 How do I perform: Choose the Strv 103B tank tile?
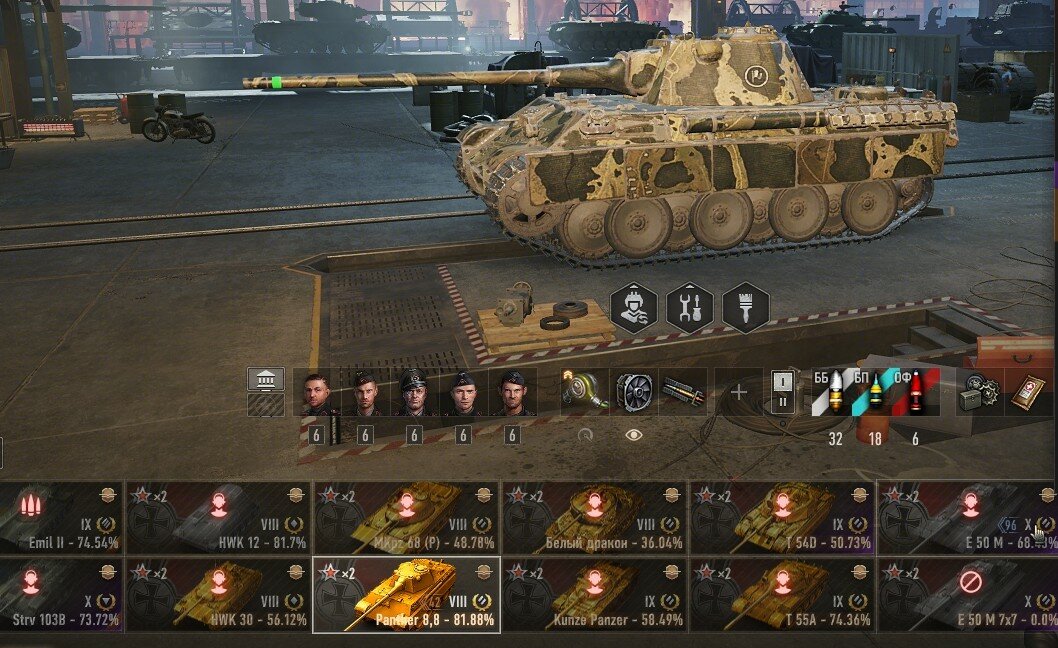(x=60, y=595)
